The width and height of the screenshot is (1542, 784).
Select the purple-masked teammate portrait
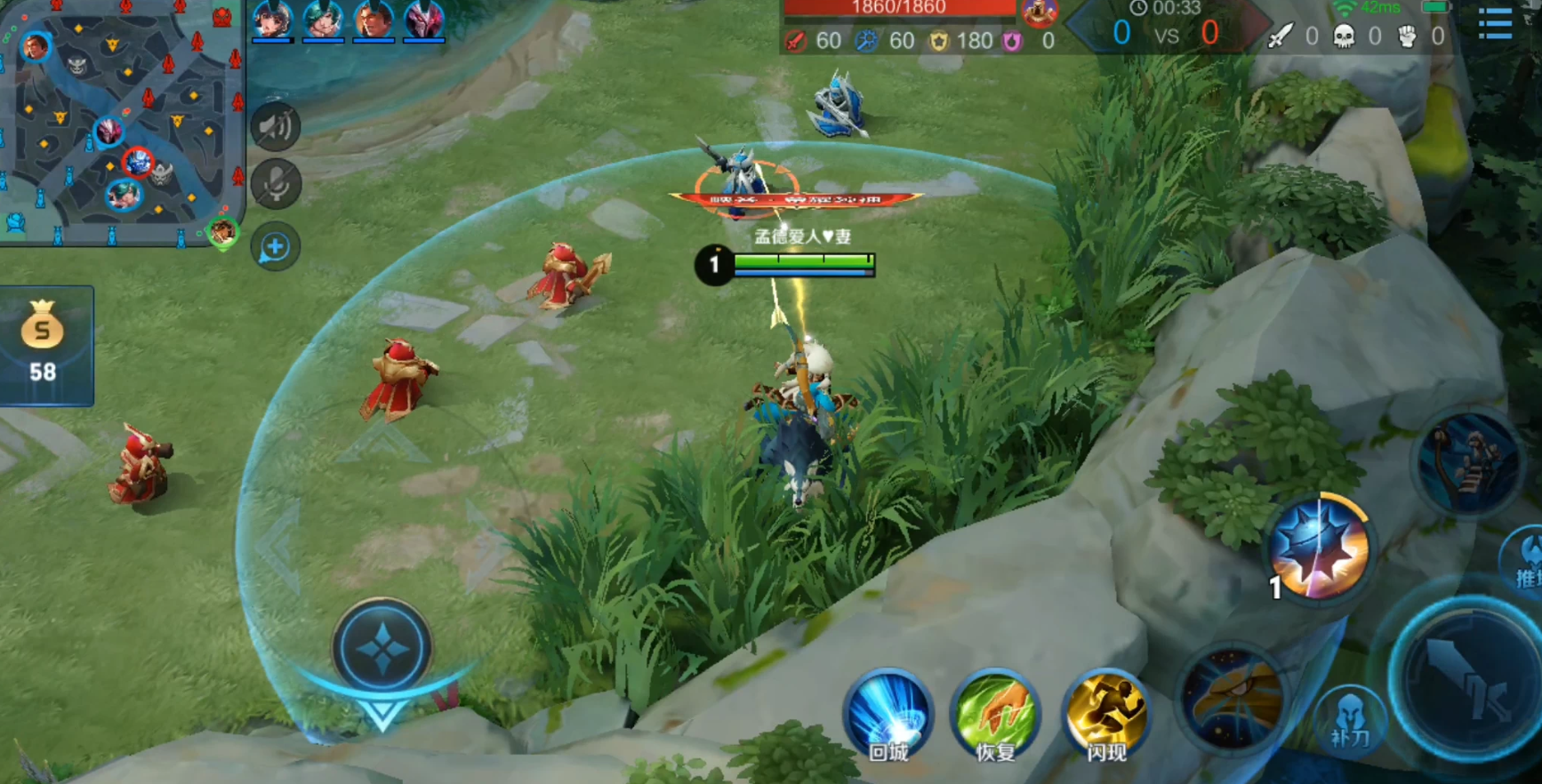tap(424, 20)
